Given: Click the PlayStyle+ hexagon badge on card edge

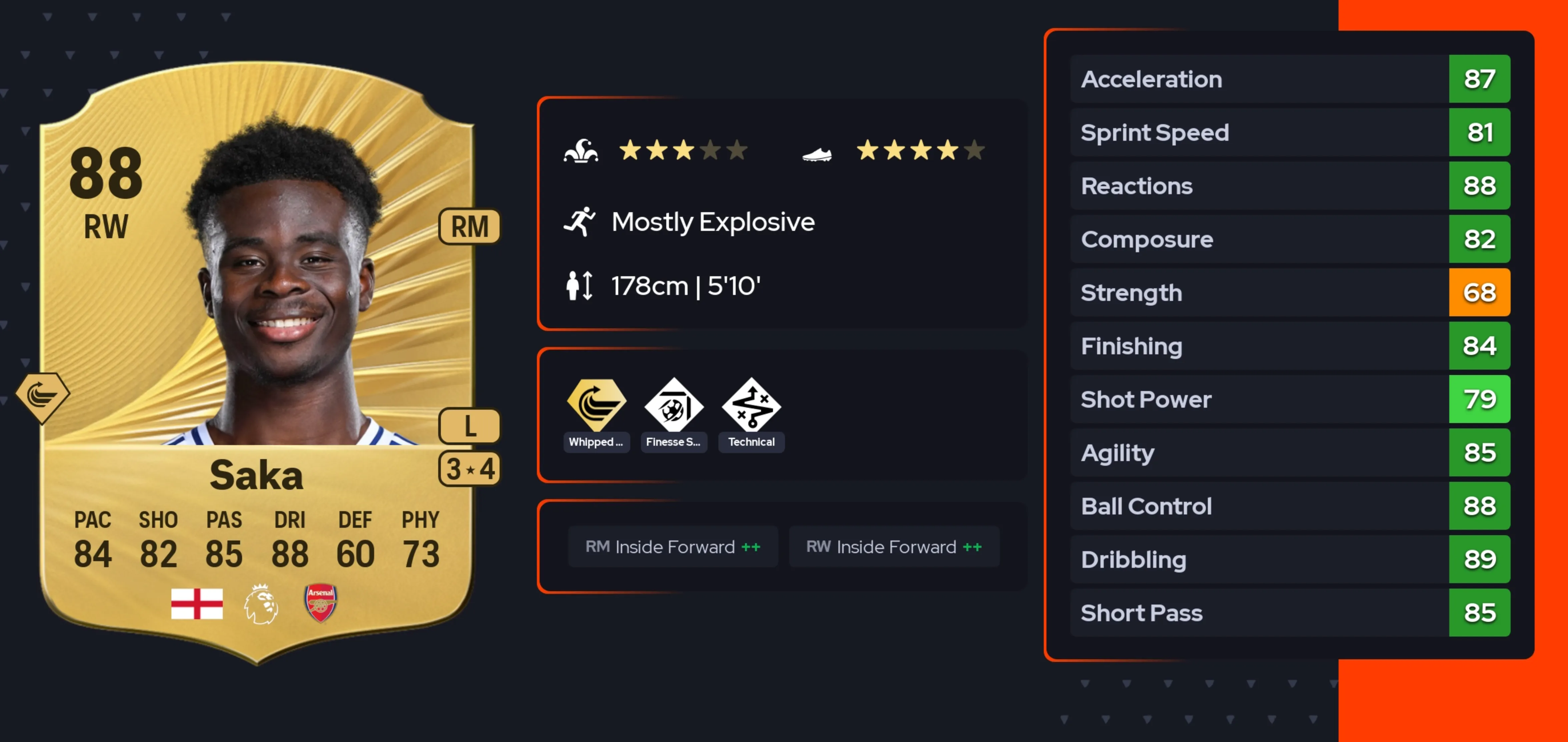Looking at the screenshot, I should click(42, 397).
